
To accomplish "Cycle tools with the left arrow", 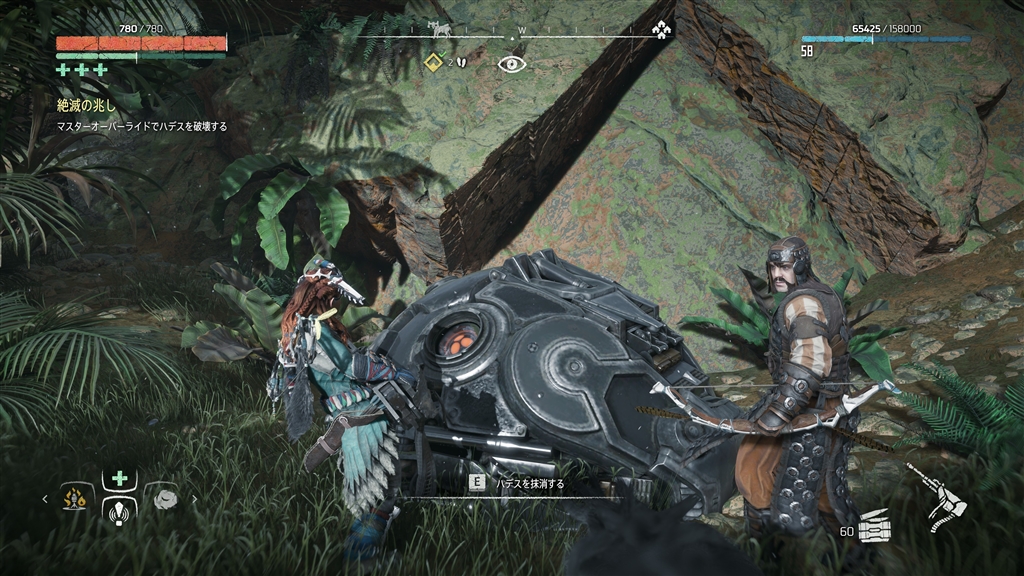I will [45, 497].
